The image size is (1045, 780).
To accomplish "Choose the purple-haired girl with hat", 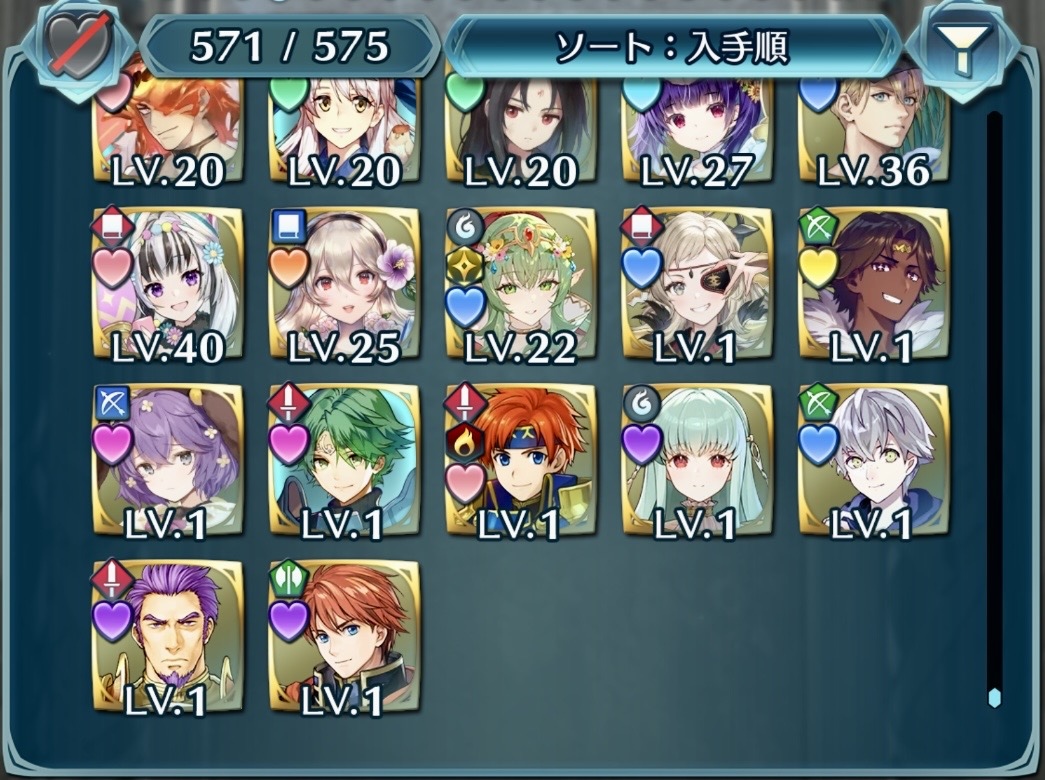I will (x=168, y=460).
